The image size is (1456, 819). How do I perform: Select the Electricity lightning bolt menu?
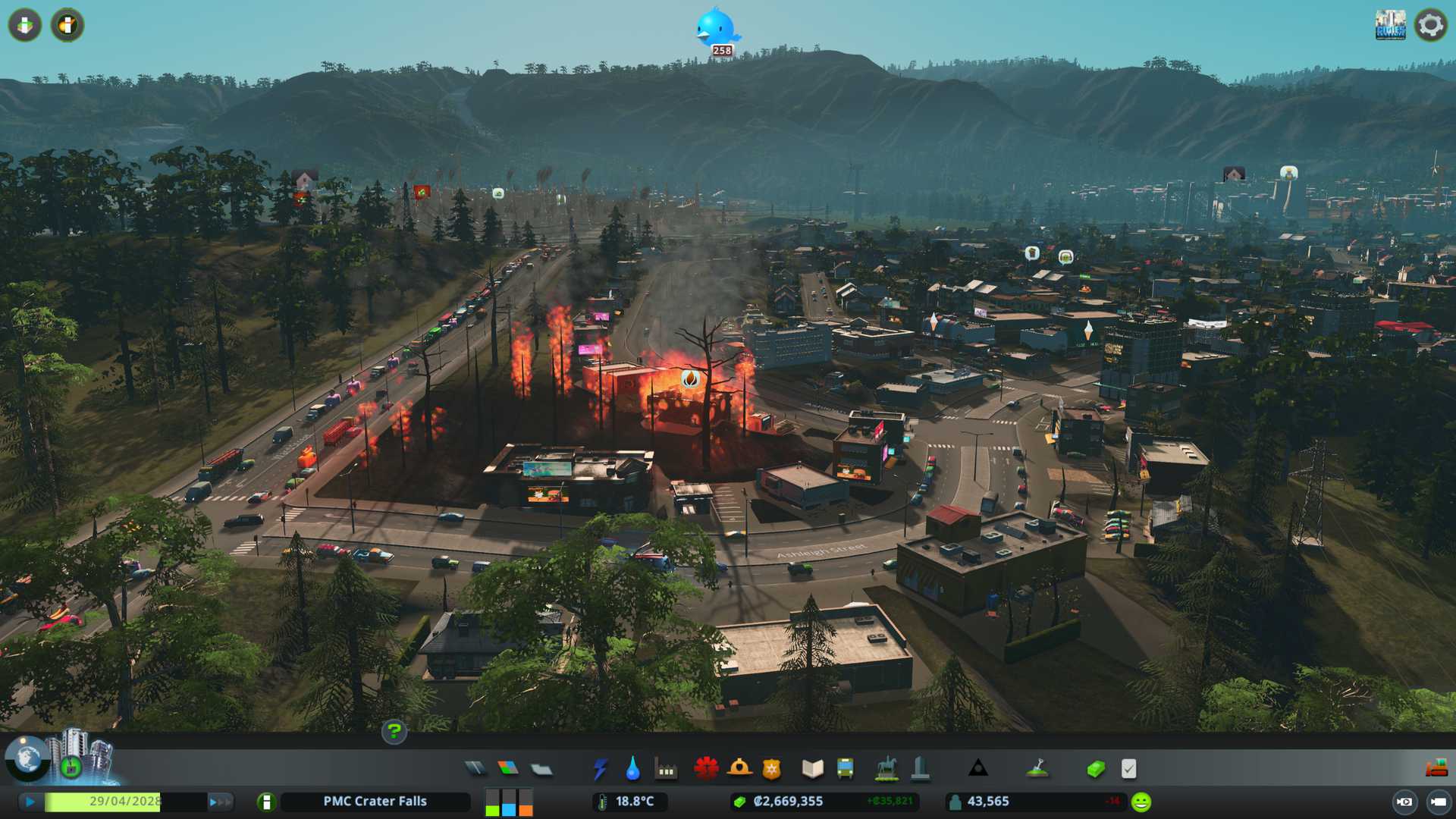(600, 769)
